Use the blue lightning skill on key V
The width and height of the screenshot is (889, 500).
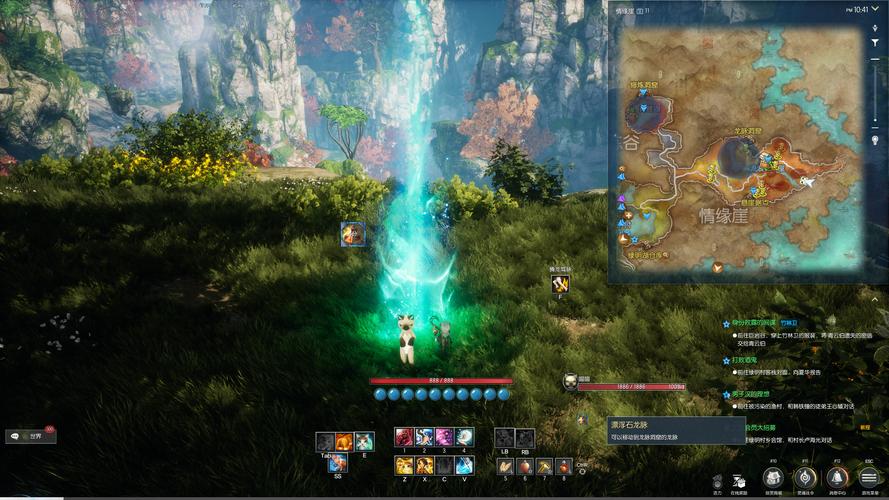click(464, 465)
